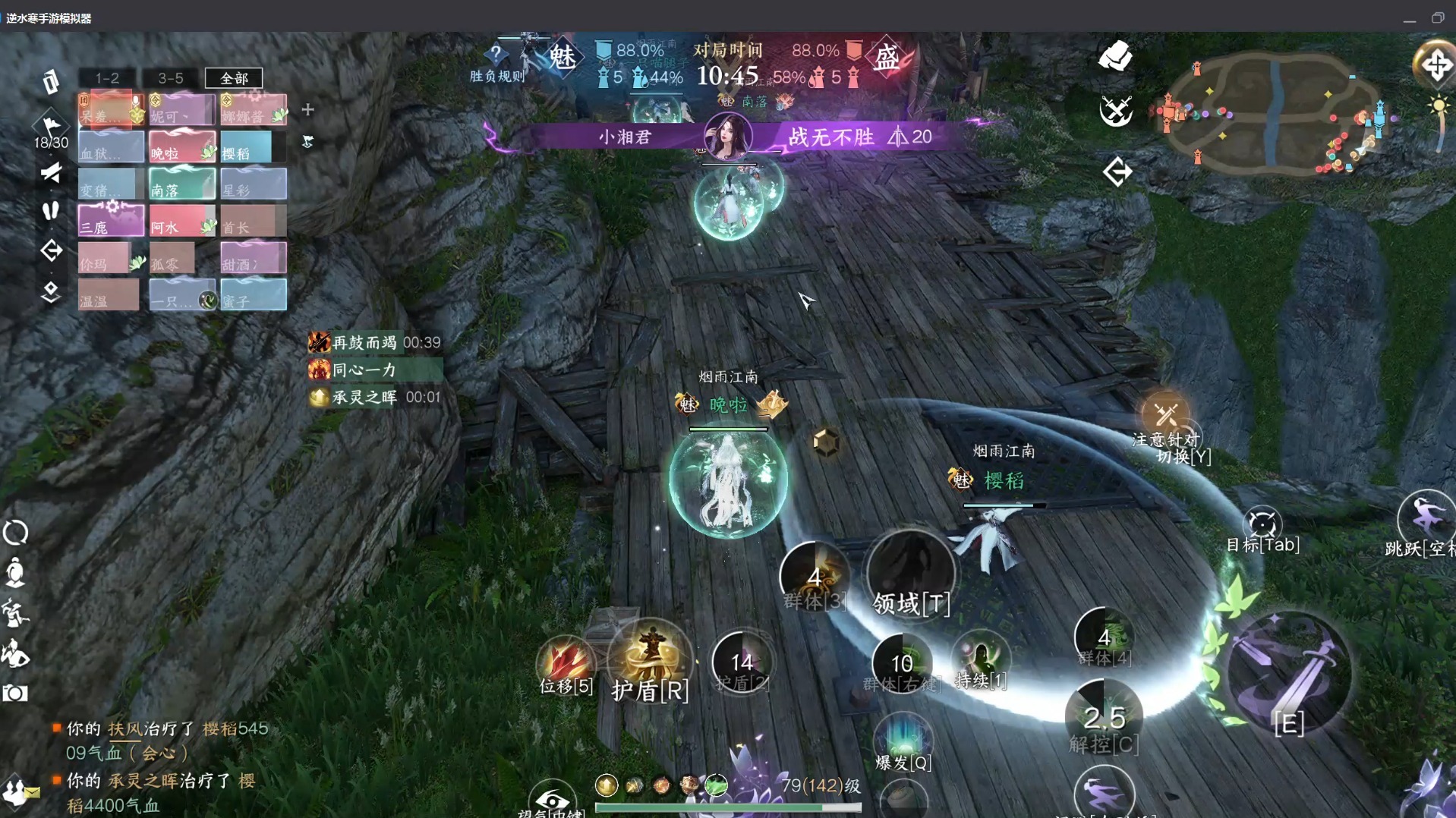
Task: Activate the large purple sword attack button
Action: click(1288, 673)
